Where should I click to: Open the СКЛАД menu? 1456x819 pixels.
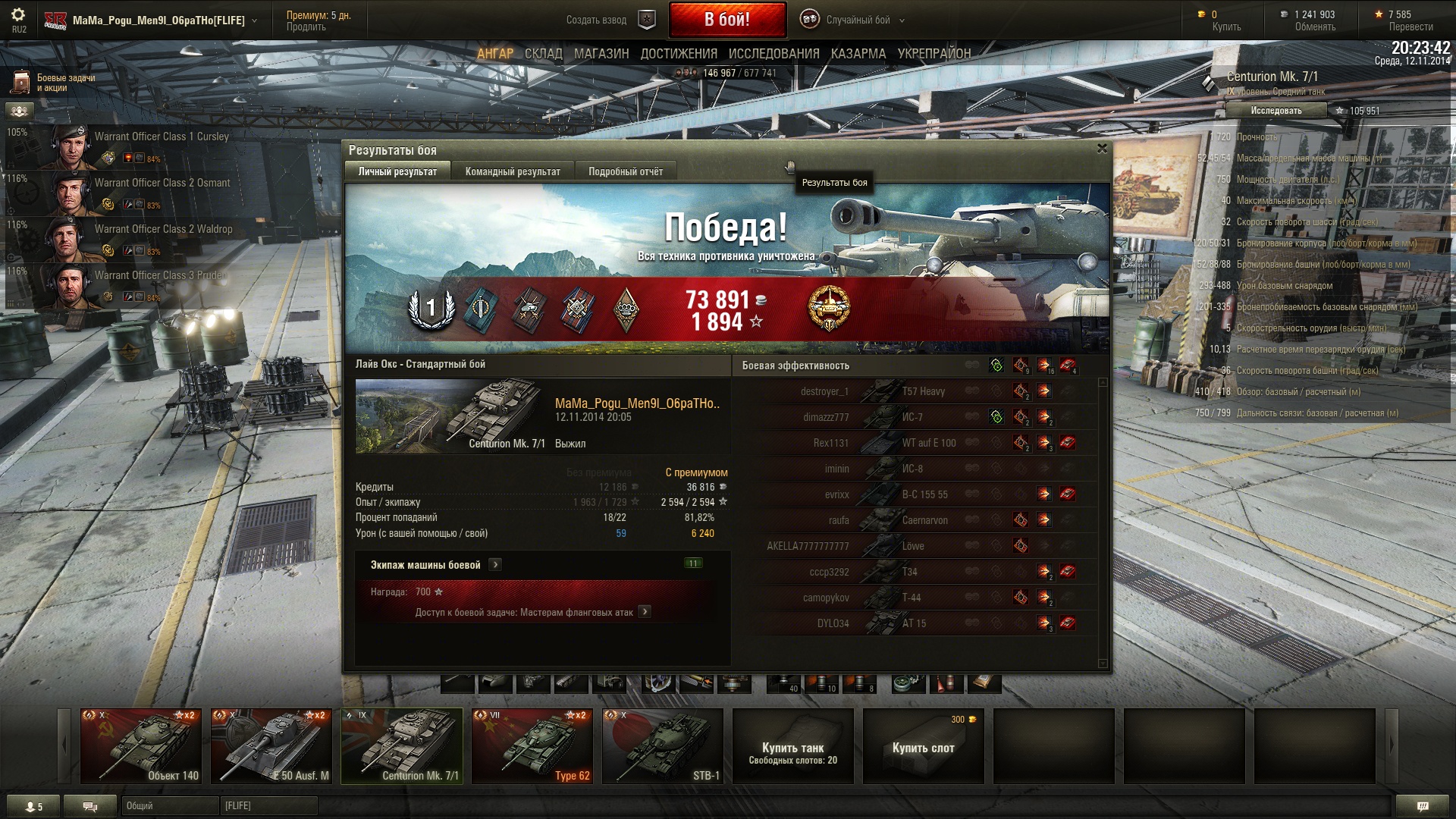[543, 54]
